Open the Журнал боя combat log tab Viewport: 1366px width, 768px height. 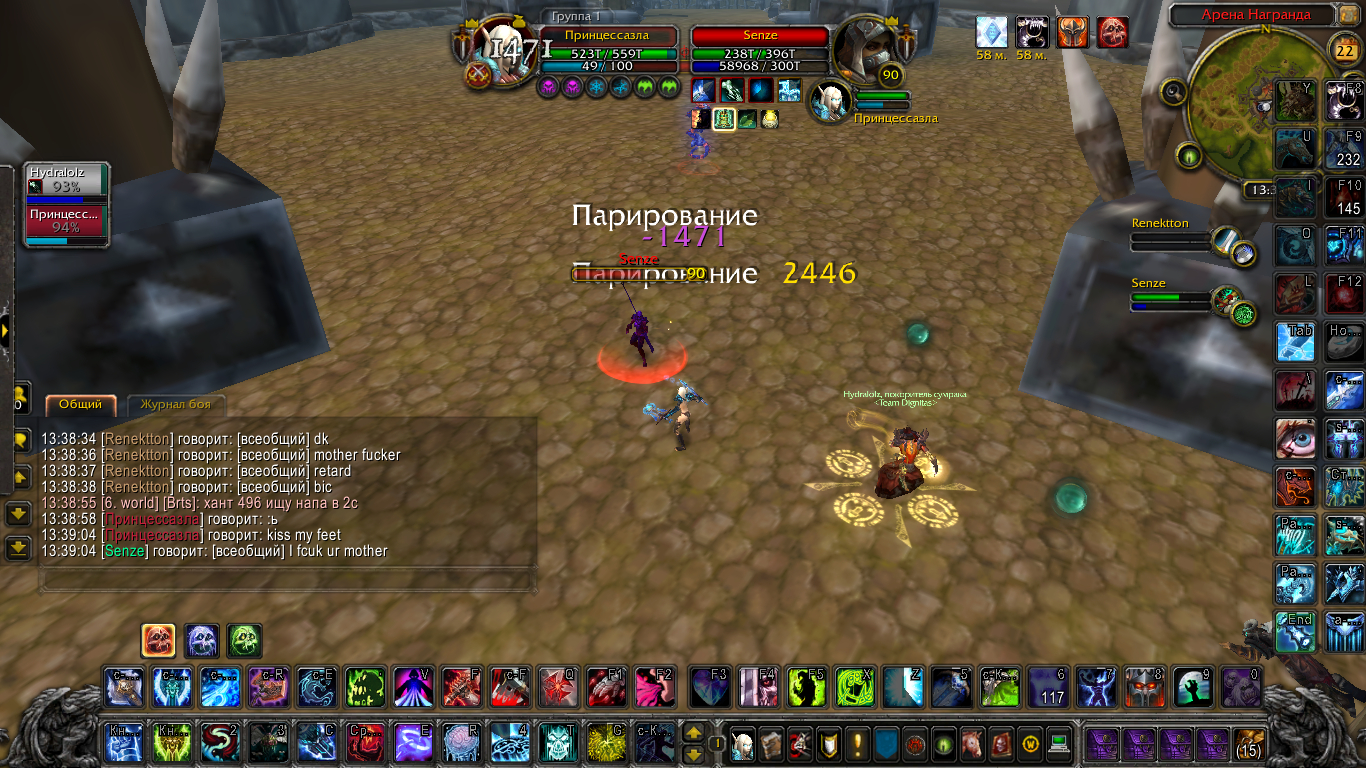175,405
